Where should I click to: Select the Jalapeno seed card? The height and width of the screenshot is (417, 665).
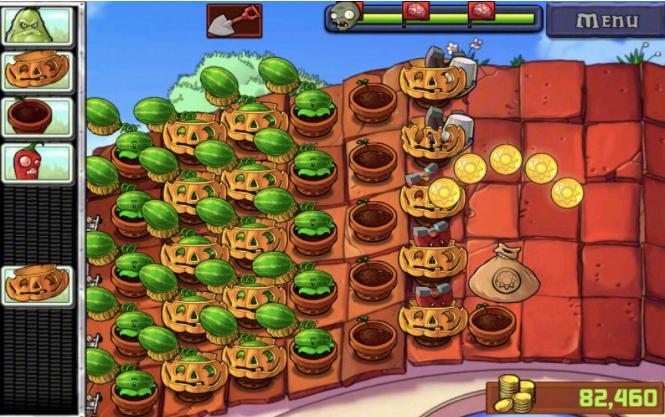(38, 162)
